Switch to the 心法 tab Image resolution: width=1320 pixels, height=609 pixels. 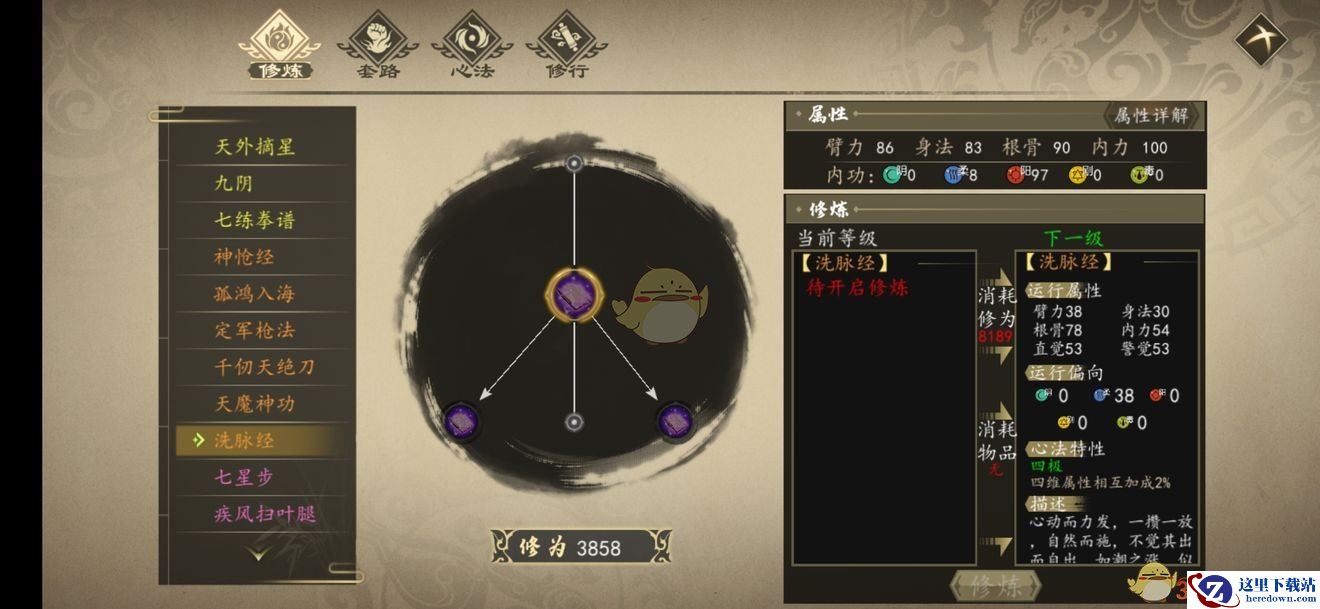471,46
